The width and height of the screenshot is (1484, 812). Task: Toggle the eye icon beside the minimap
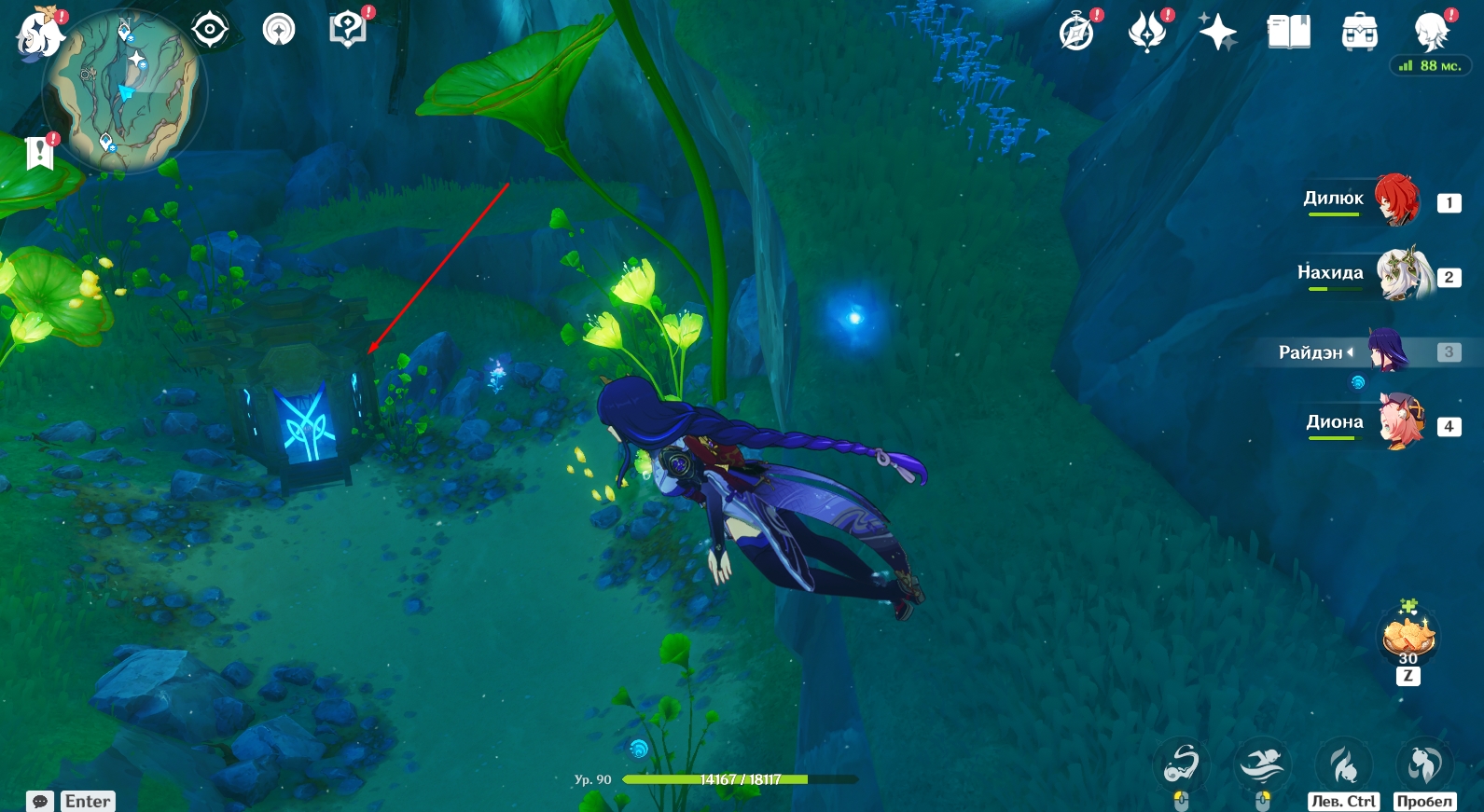(x=210, y=30)
